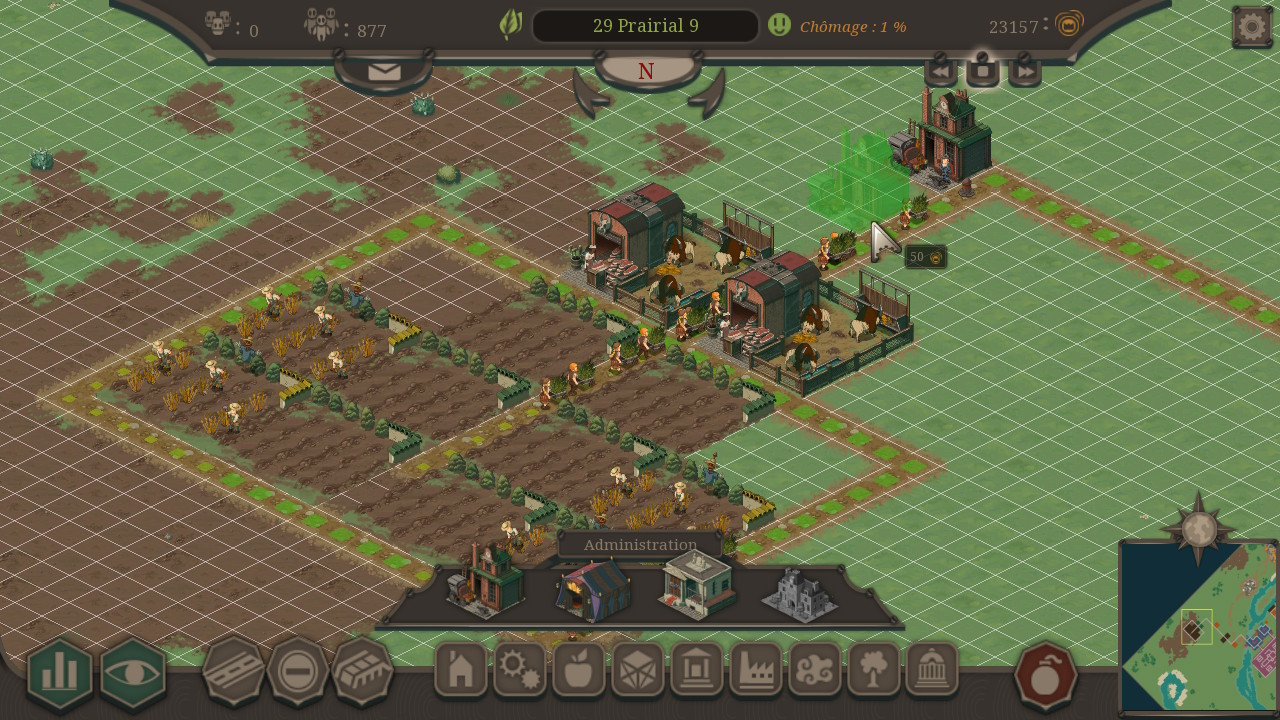Toggle the eye overlay view button
Image resolution: width=1280 pixels, height=720 pixels.
click(133, 673)
